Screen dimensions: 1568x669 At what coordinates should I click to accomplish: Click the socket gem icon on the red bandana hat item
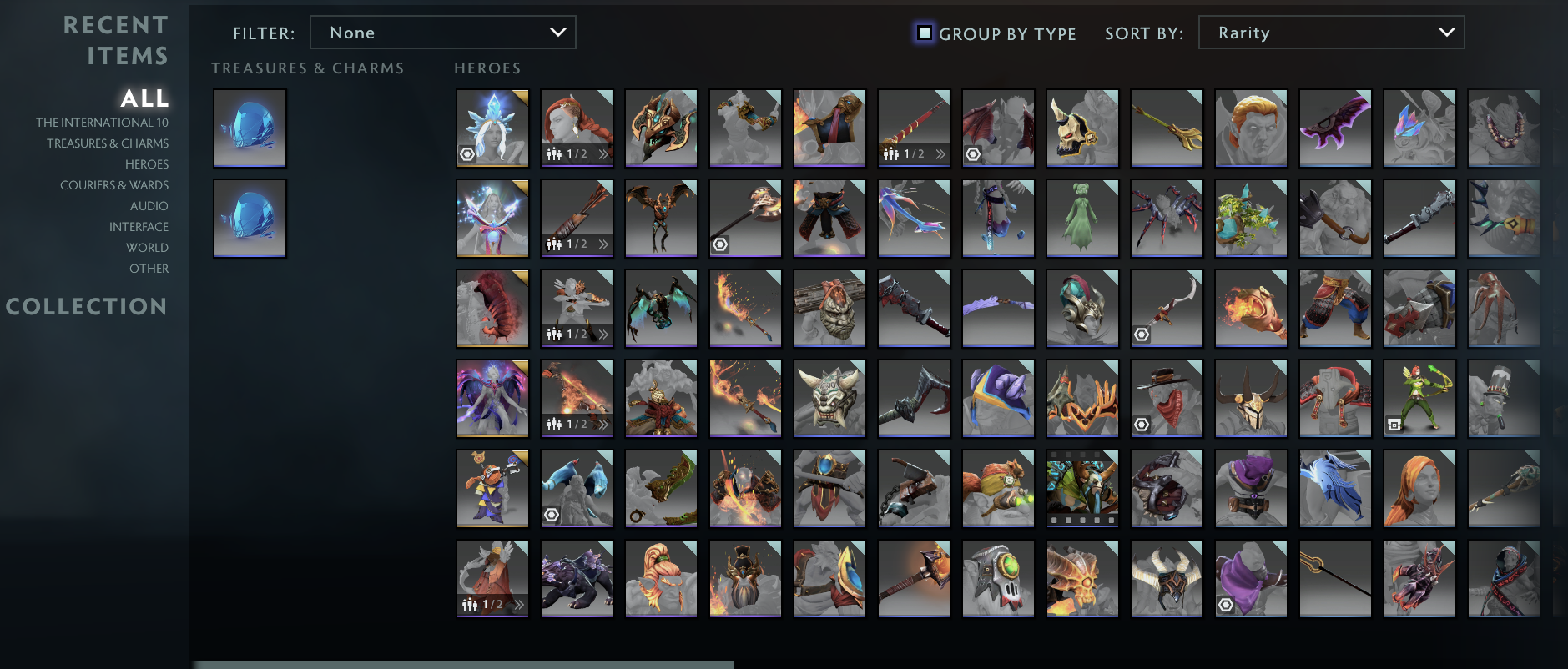1142,424
